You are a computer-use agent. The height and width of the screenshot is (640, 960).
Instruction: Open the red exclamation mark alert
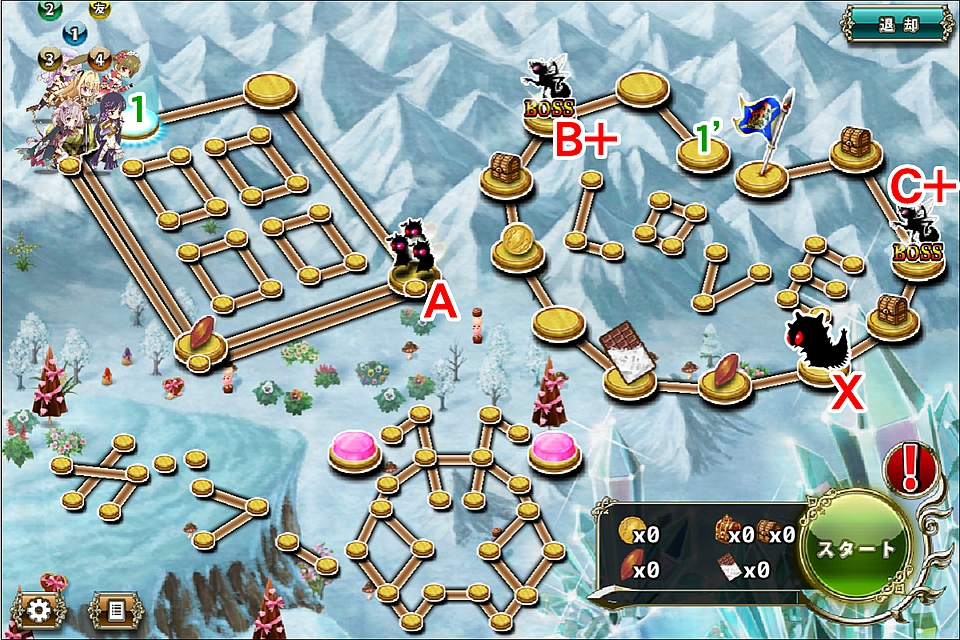pyautogui.click(x=909, y=466)
